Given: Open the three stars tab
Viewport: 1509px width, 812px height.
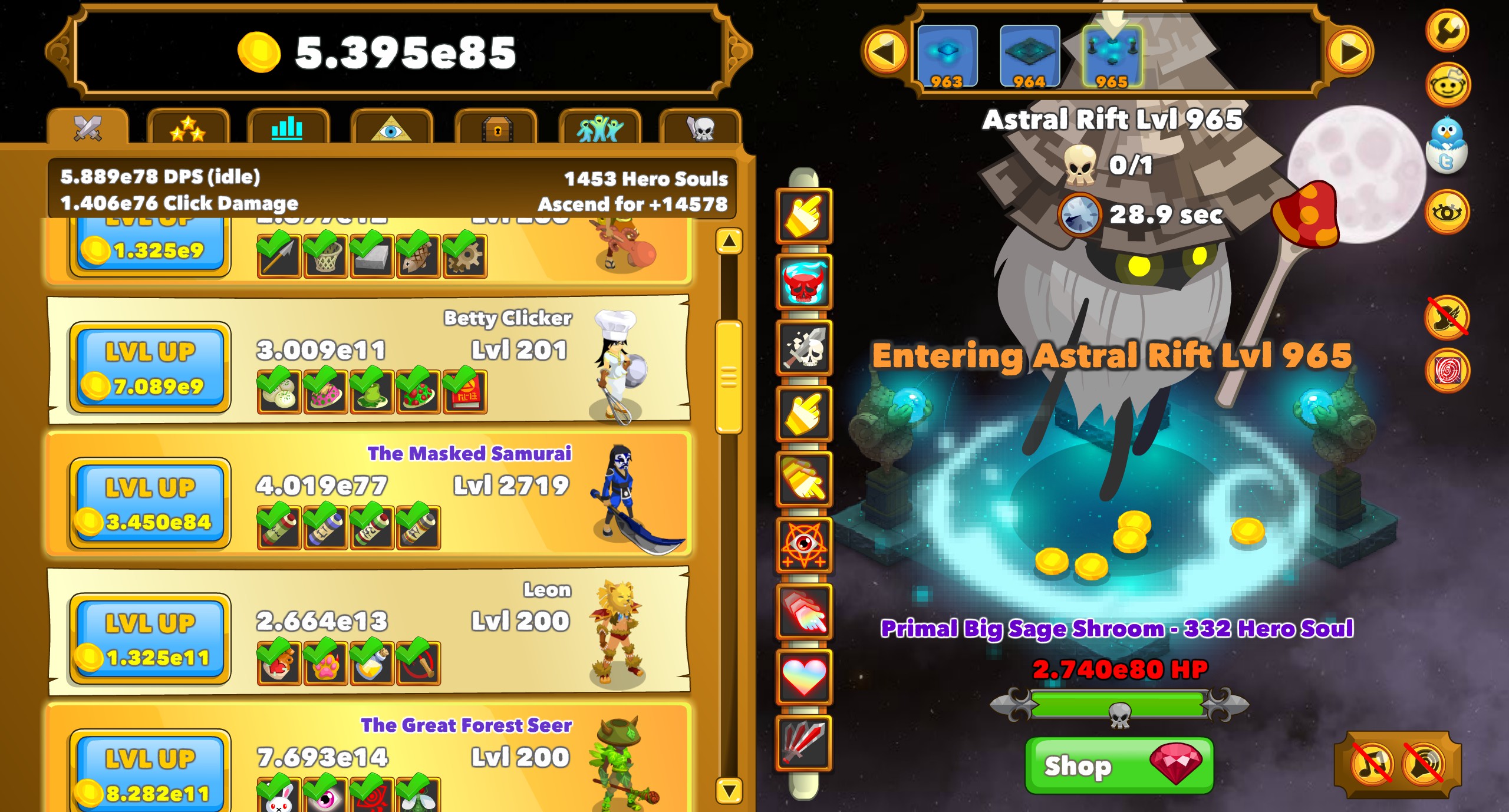Looking at the screenshot, I should click(188, 127).
